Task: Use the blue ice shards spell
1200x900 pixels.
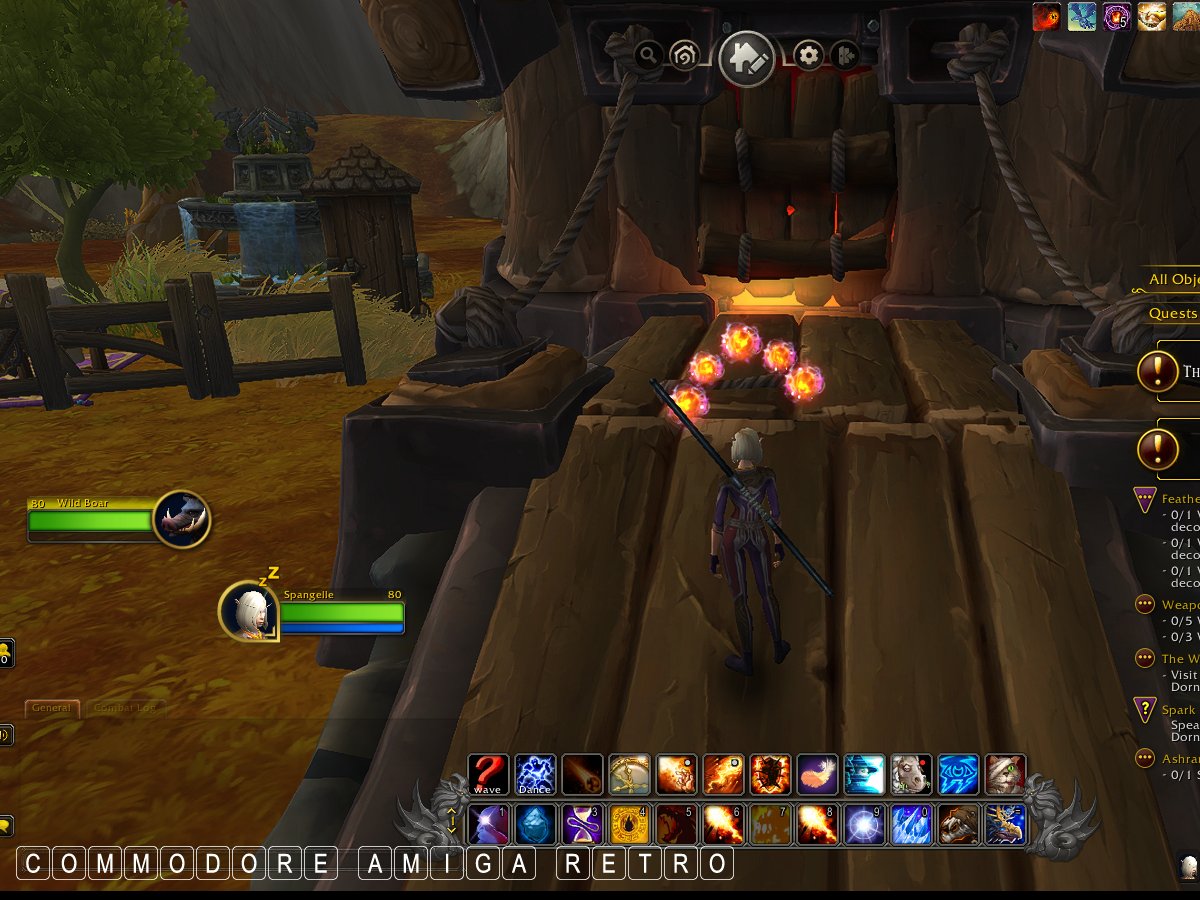Action: pyautogui.click(x=912, y=825)
